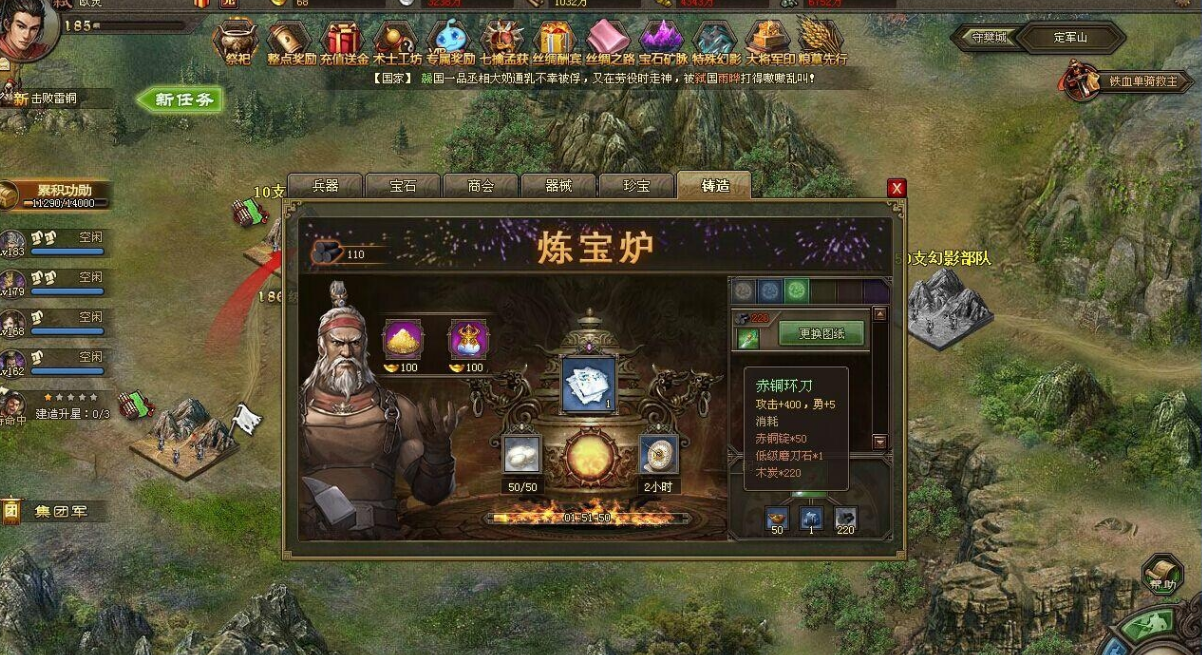Open the 宝石矿脉 purple crystal icon
The height and width of the screenshot is (655, 1202).
pos(662,42)
